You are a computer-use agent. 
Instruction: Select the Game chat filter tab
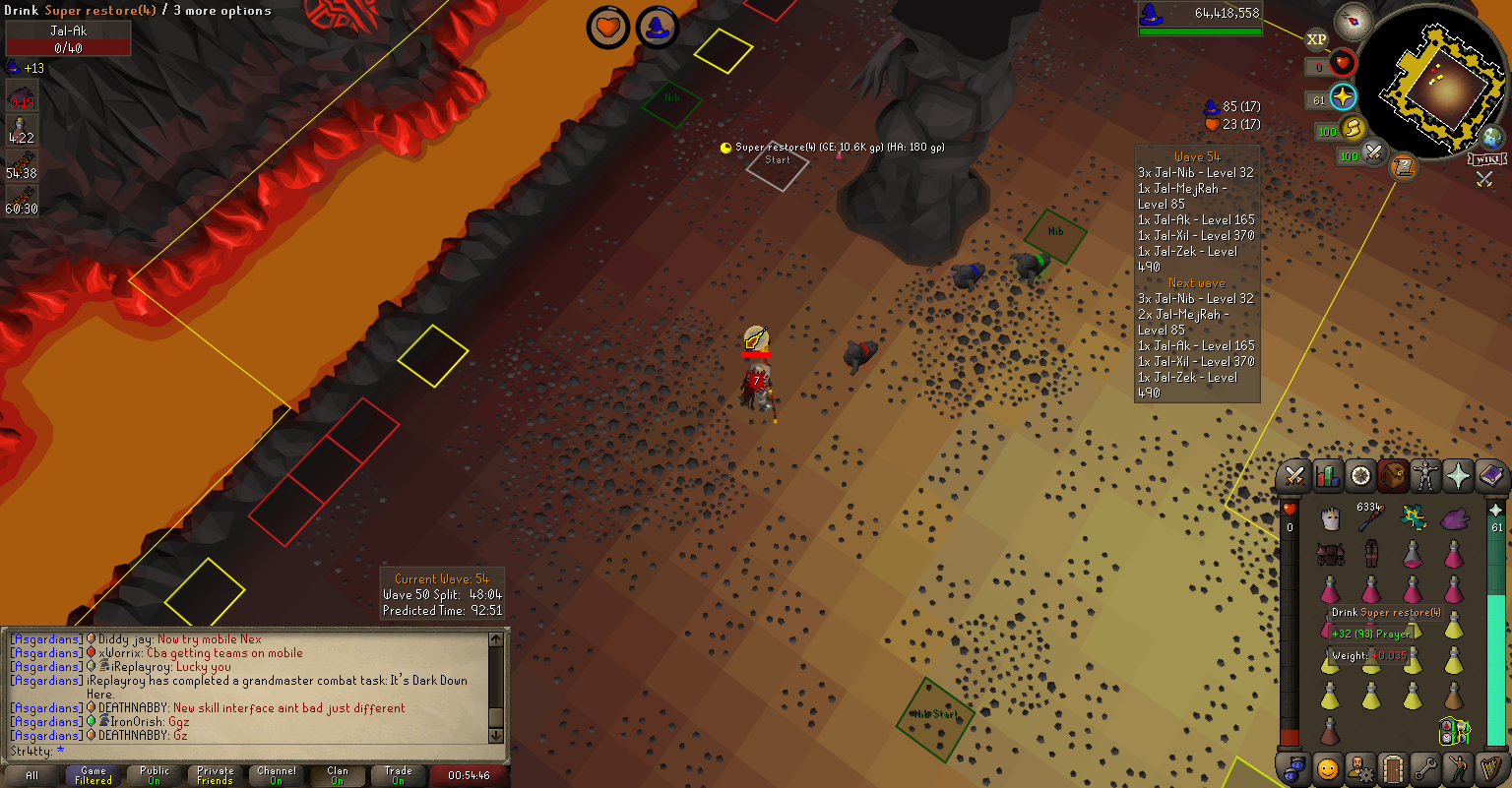click(x=94, y=775)
